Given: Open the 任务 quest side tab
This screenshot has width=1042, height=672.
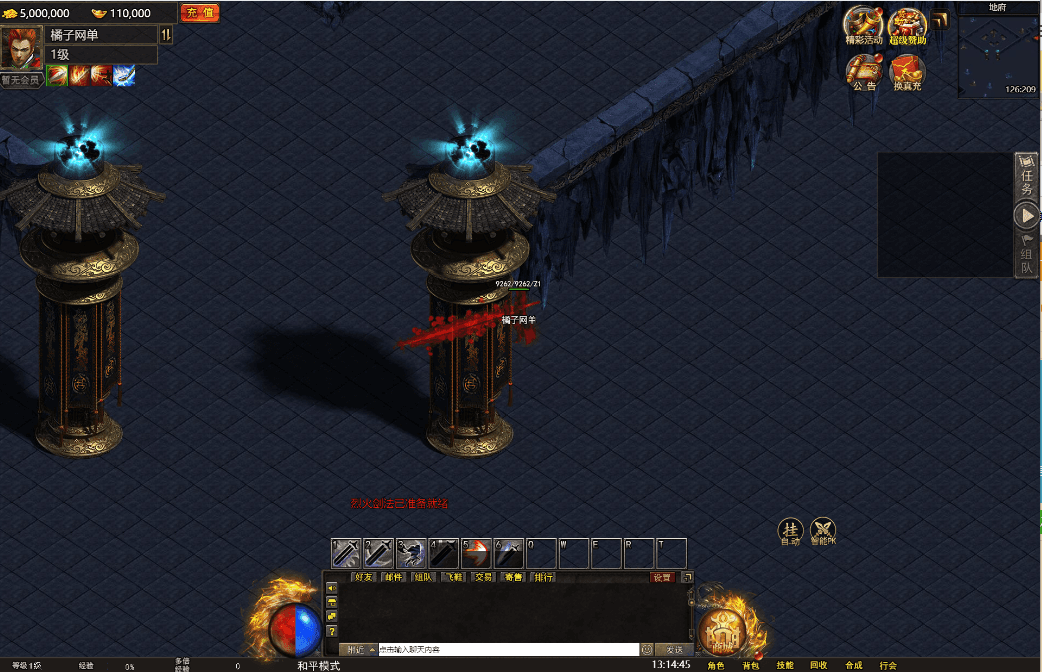Looking at the screenshot, I should pyautogui.click(x=1027, y=176).
